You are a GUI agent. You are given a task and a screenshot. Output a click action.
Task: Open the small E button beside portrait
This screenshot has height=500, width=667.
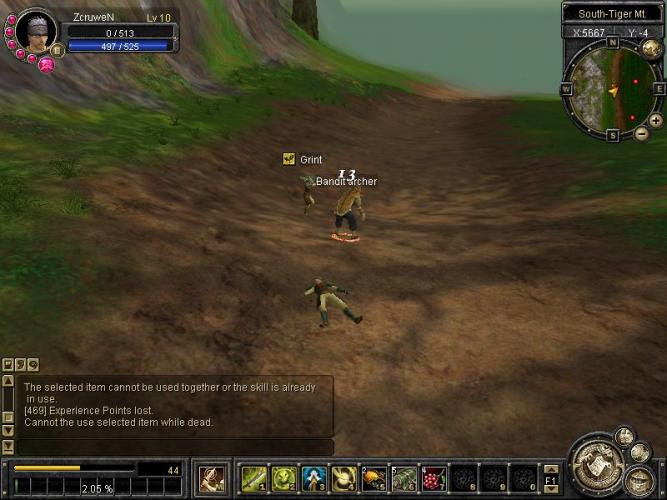click(57, 49)
